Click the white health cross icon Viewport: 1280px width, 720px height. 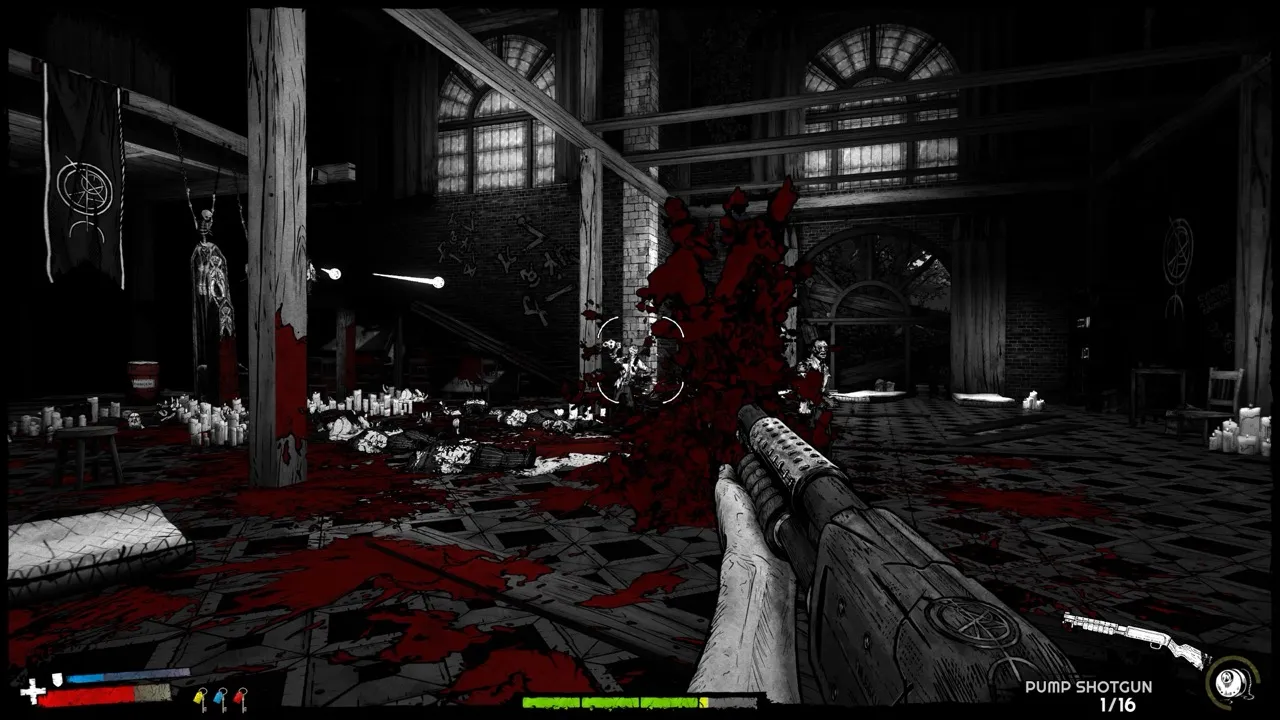(32, 692)
